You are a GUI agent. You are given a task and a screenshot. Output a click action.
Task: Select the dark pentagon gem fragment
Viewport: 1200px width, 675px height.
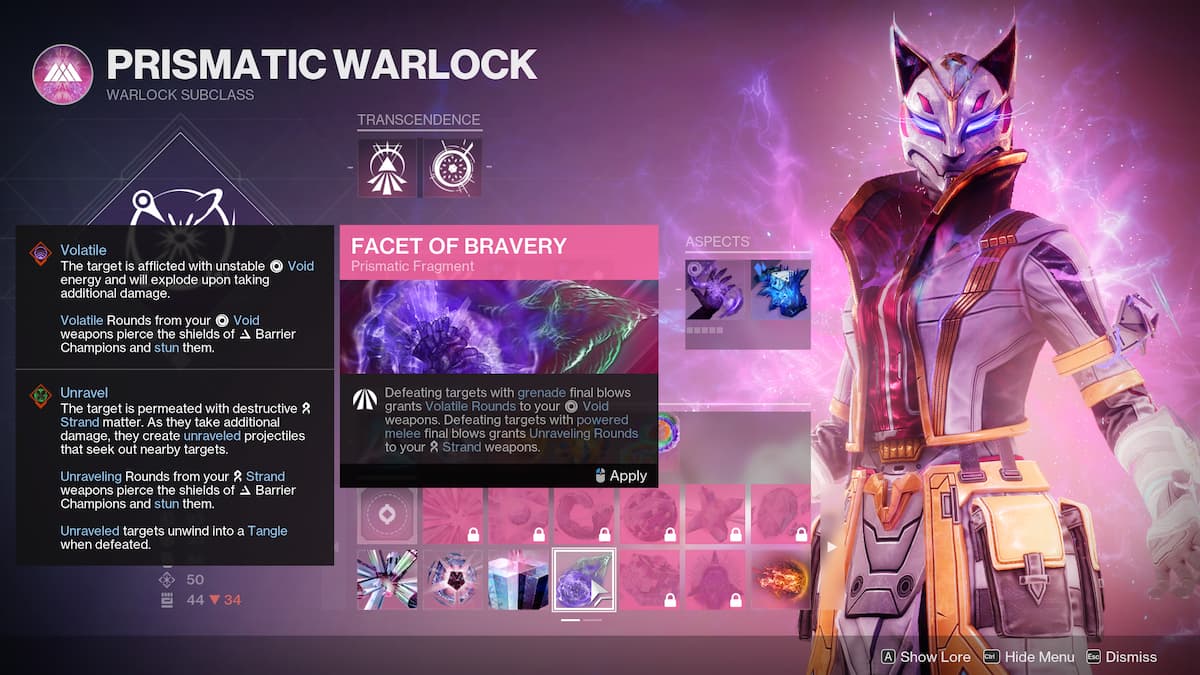[x=453, y=580]
